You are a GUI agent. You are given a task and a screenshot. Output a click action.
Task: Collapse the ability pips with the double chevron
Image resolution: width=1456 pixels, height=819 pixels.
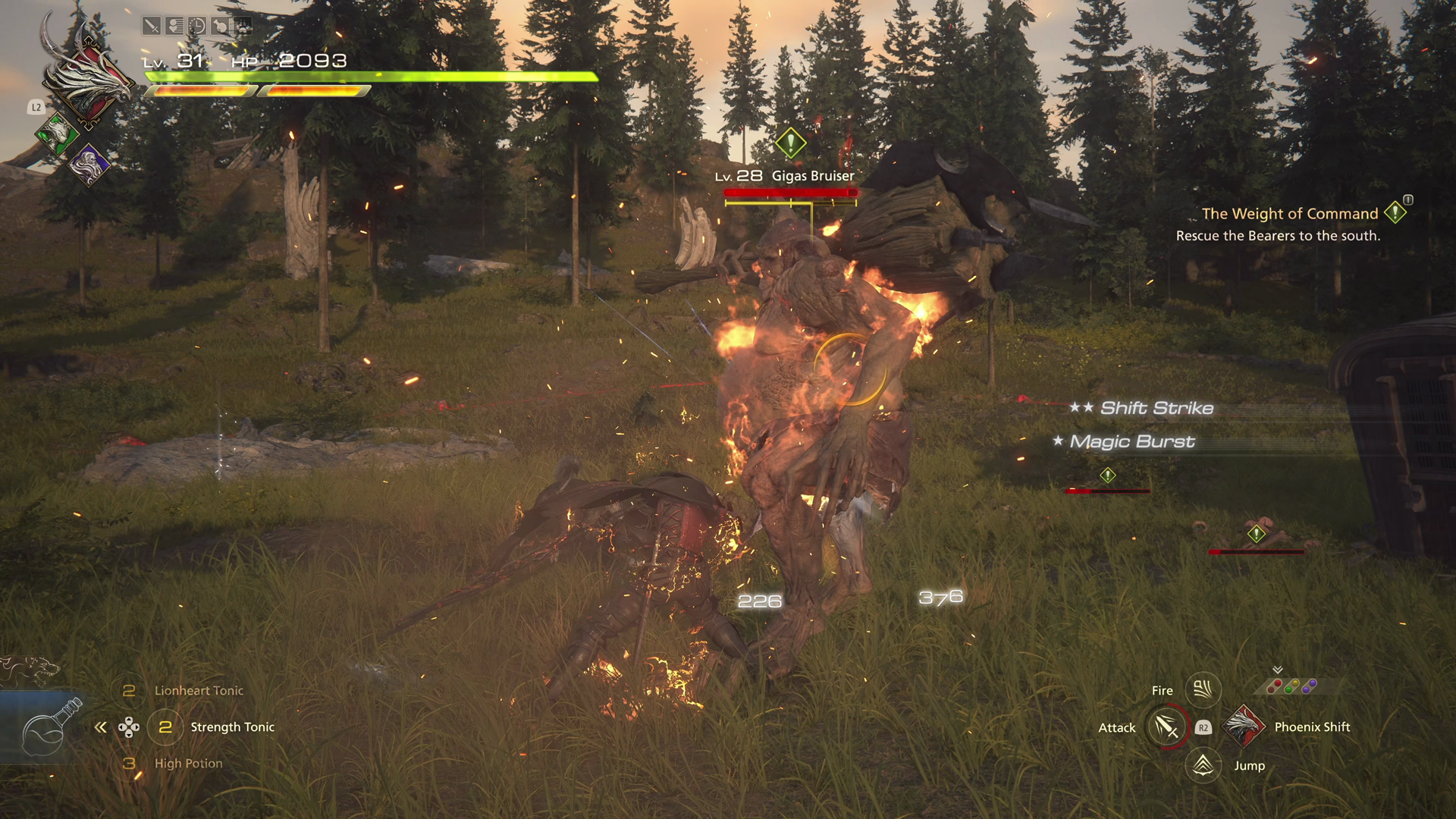[1277, 669]
